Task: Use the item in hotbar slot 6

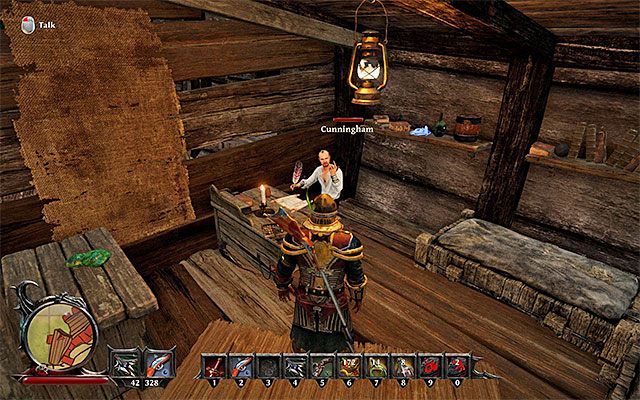Action: (x=348, y=366)
